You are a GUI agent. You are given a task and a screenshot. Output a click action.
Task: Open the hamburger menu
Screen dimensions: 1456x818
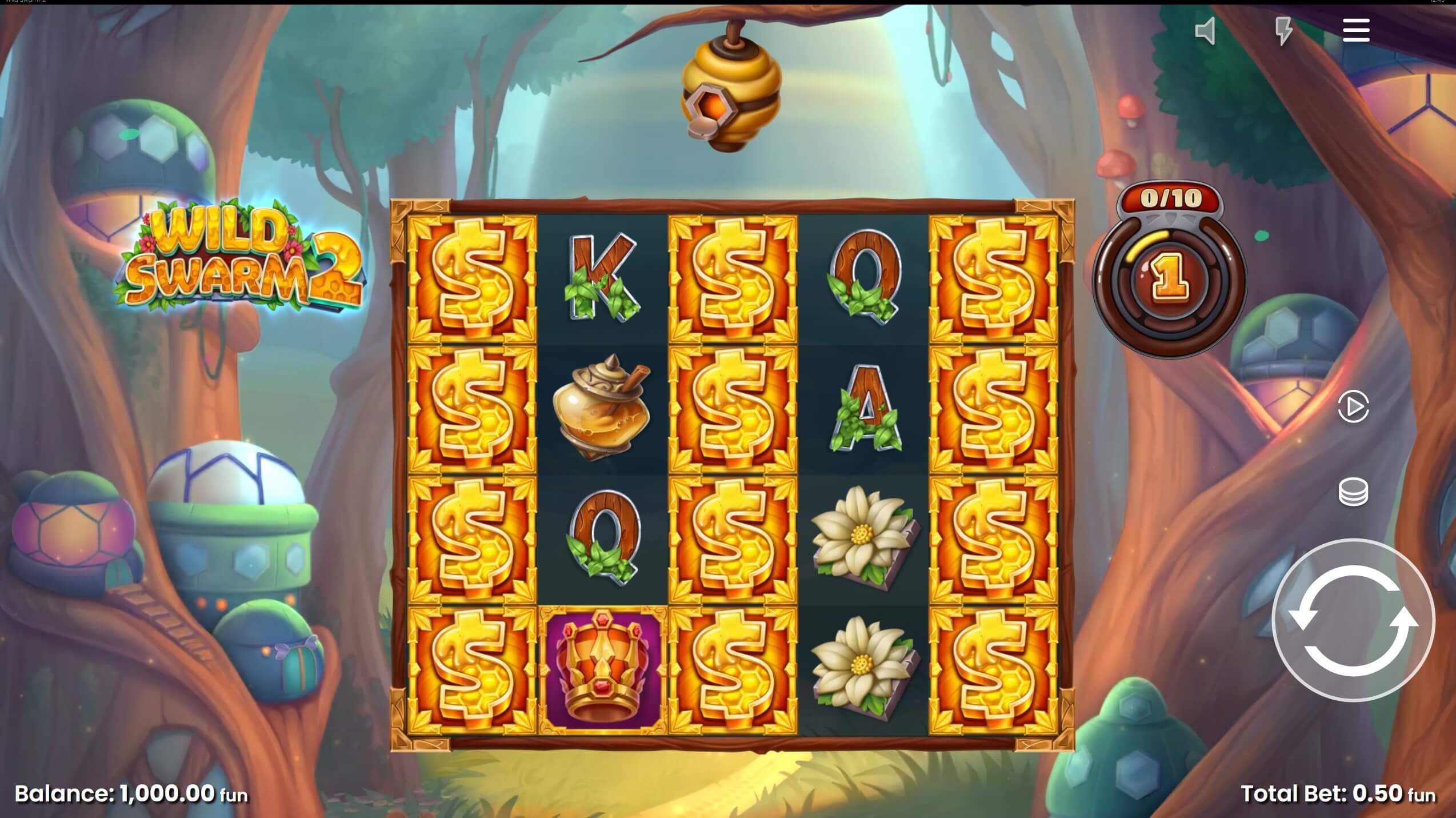[x=1356, y=31]
